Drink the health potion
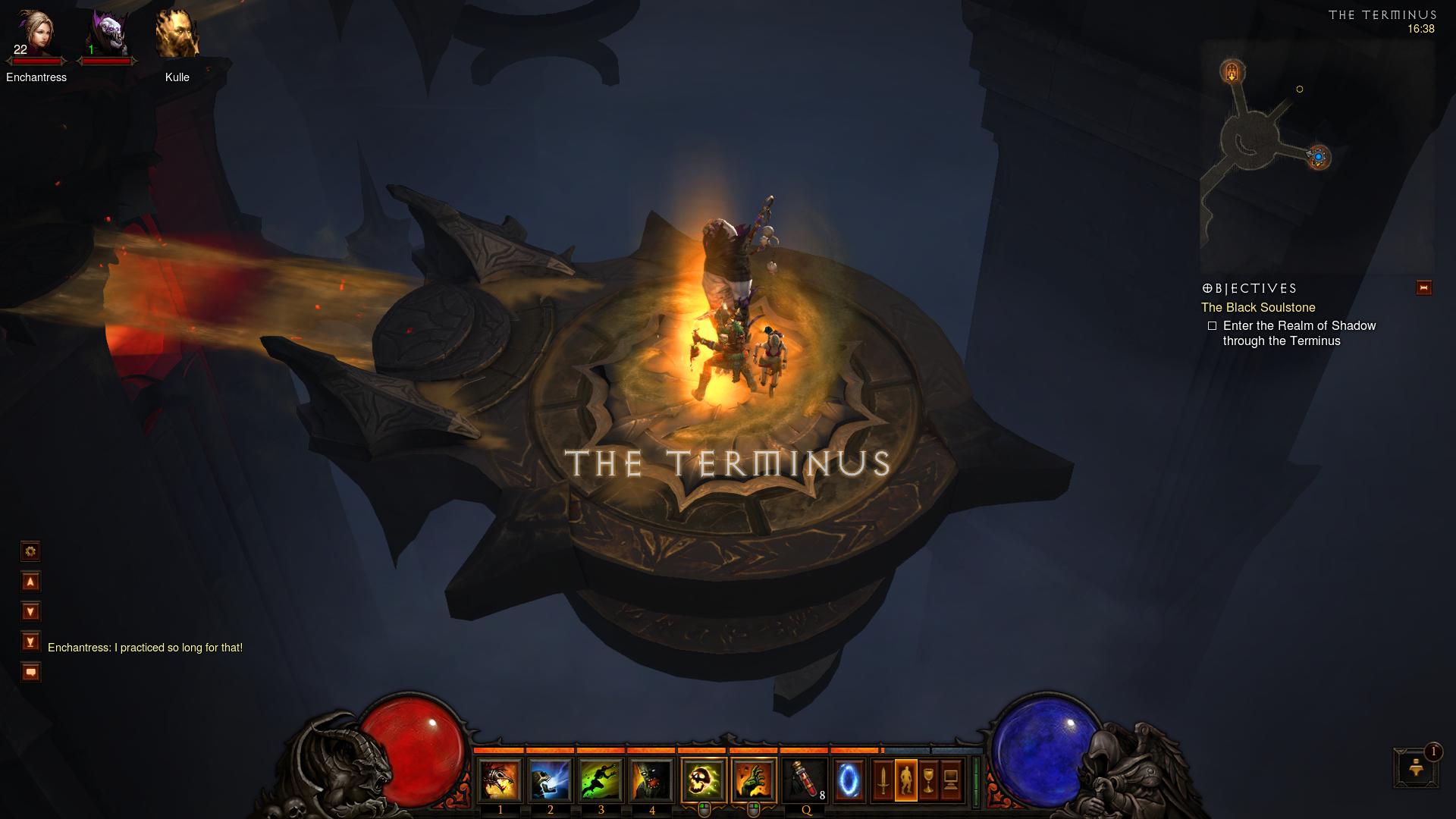The height and width of the screenshot is (819, 1456). click(x=804, y=780)
